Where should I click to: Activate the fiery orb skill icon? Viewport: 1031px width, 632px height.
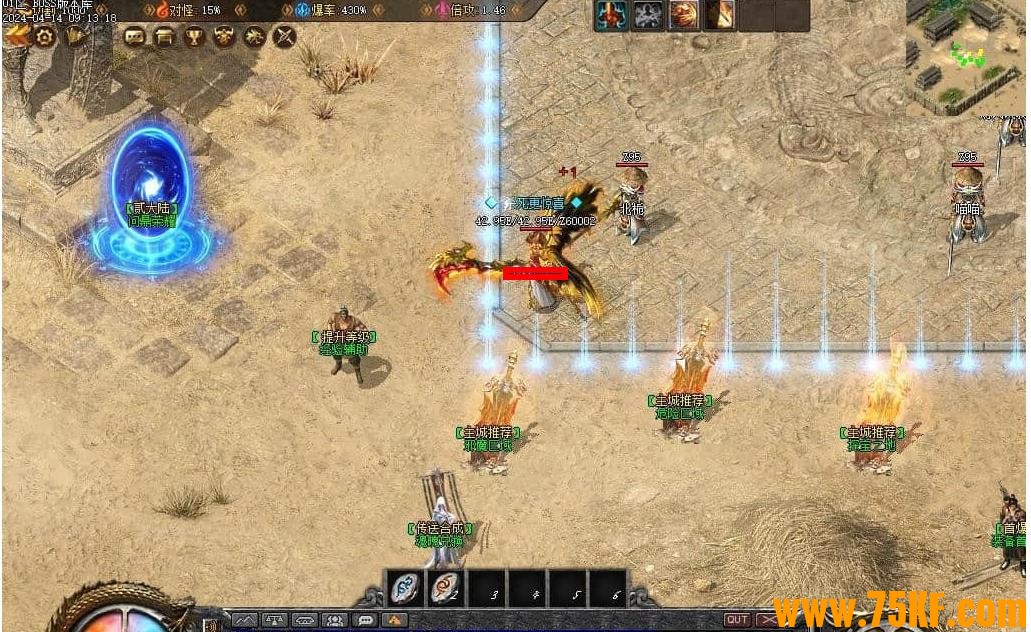point(684,15)
